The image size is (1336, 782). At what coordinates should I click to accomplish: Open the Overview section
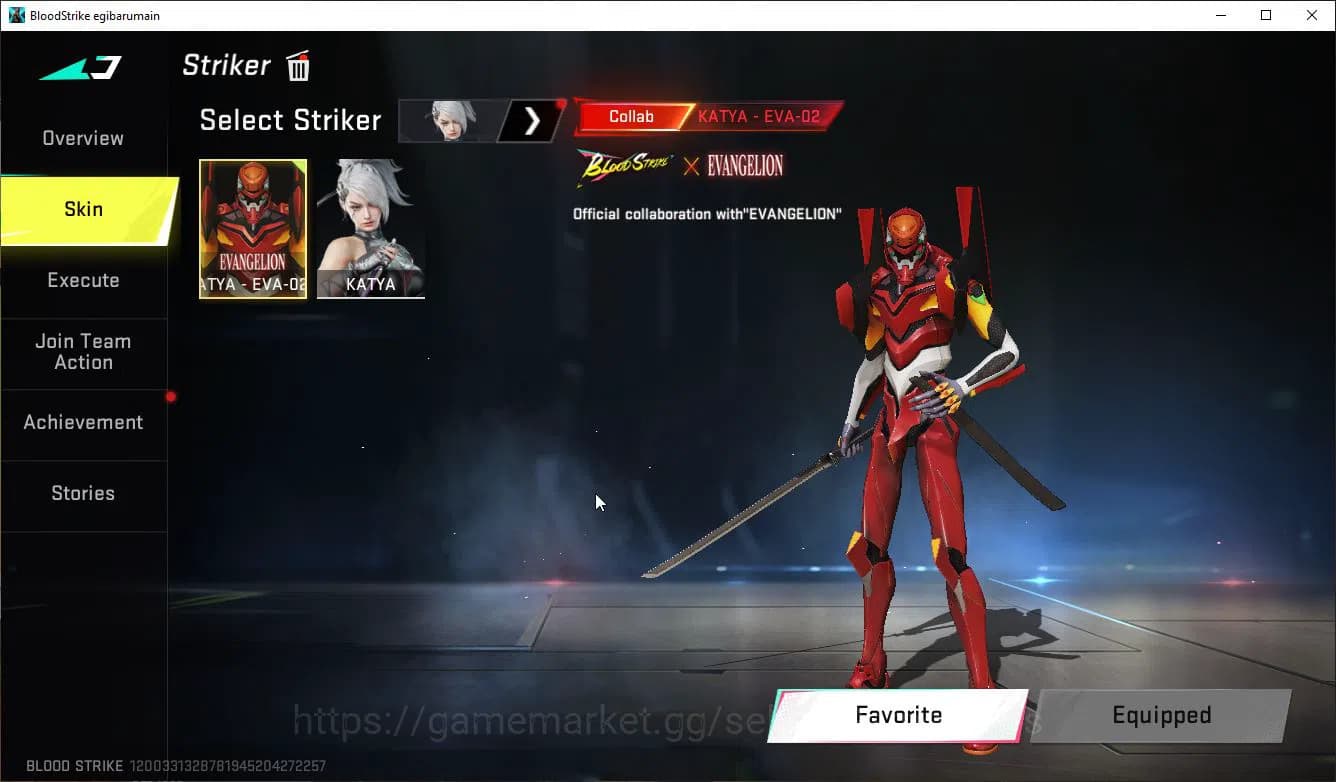coord(82,138)
